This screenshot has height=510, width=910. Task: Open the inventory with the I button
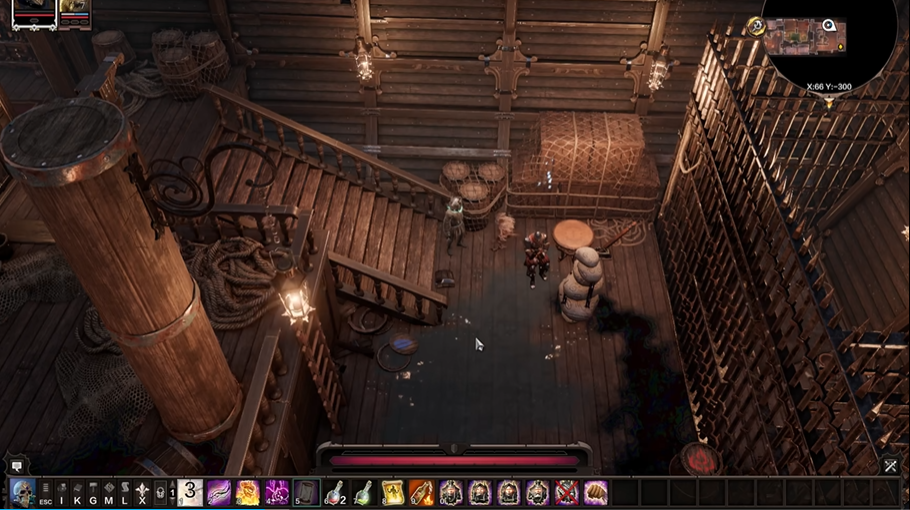tap(62, 493)
